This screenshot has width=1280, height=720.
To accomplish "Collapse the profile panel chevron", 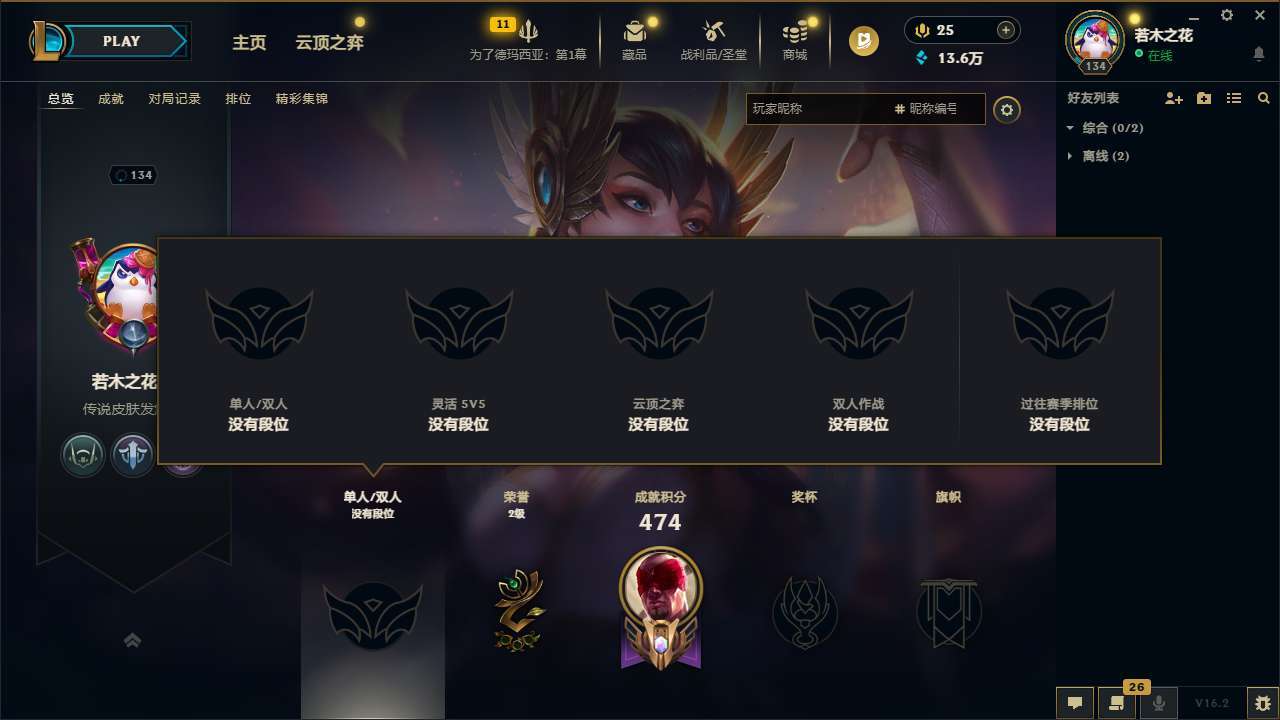I will click(x=133, y=639).
